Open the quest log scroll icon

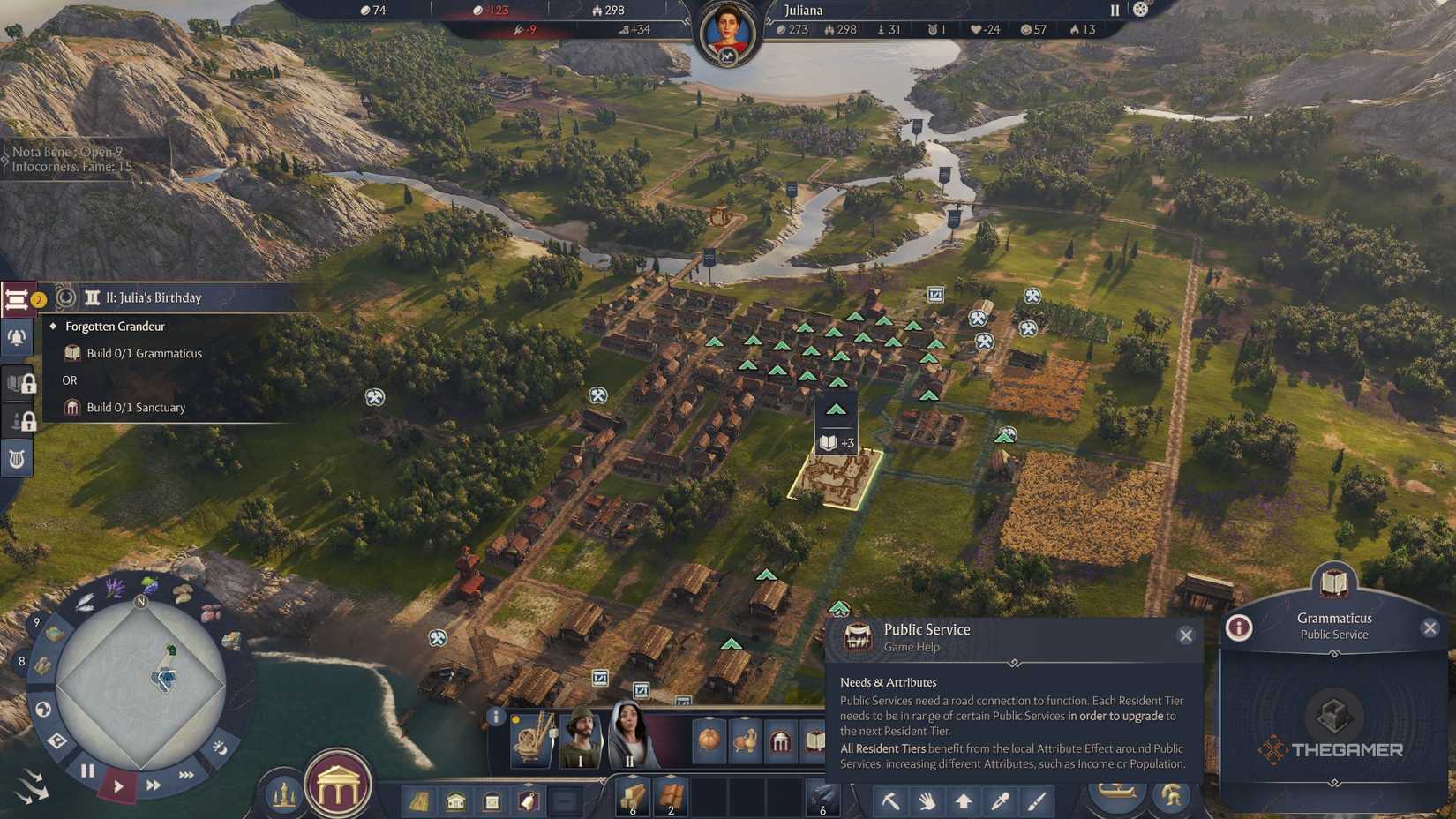(x=16, y=299)
